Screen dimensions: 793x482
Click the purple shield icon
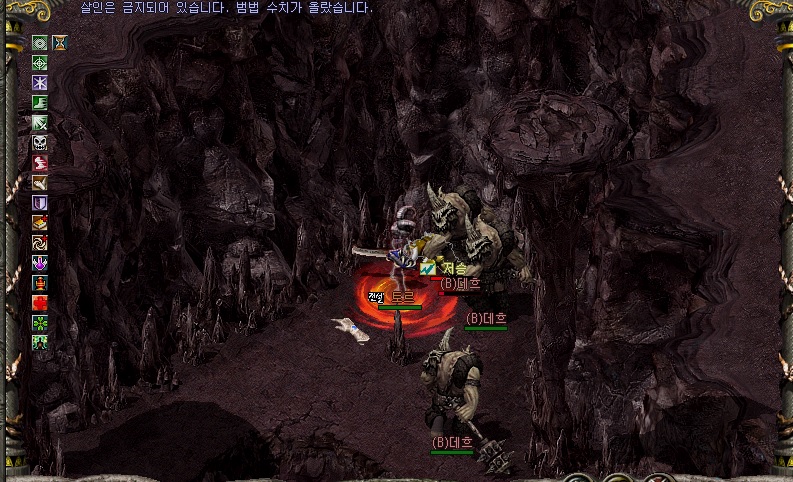(x=40, y=203)
